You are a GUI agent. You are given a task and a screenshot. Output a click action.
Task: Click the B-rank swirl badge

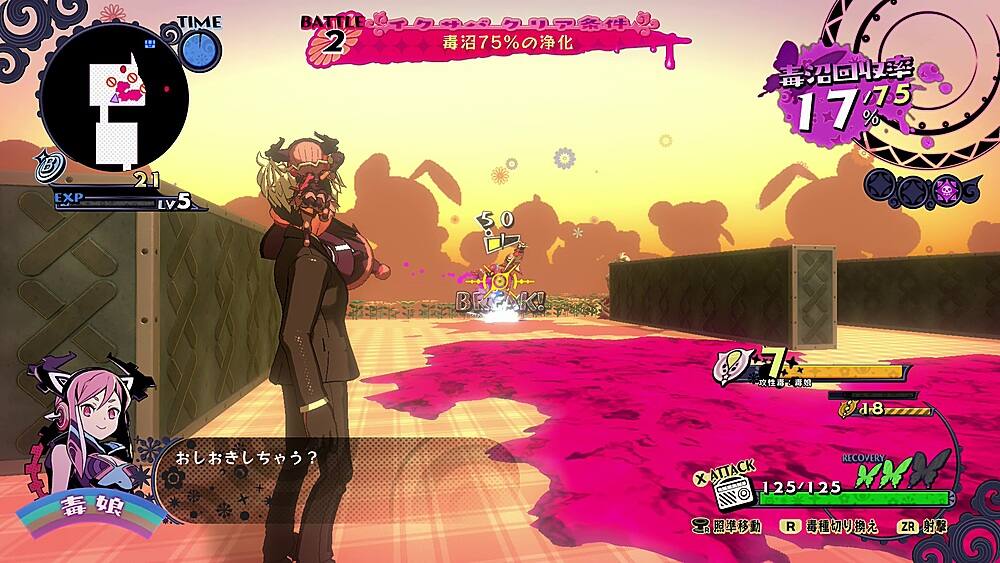(46, 164)
